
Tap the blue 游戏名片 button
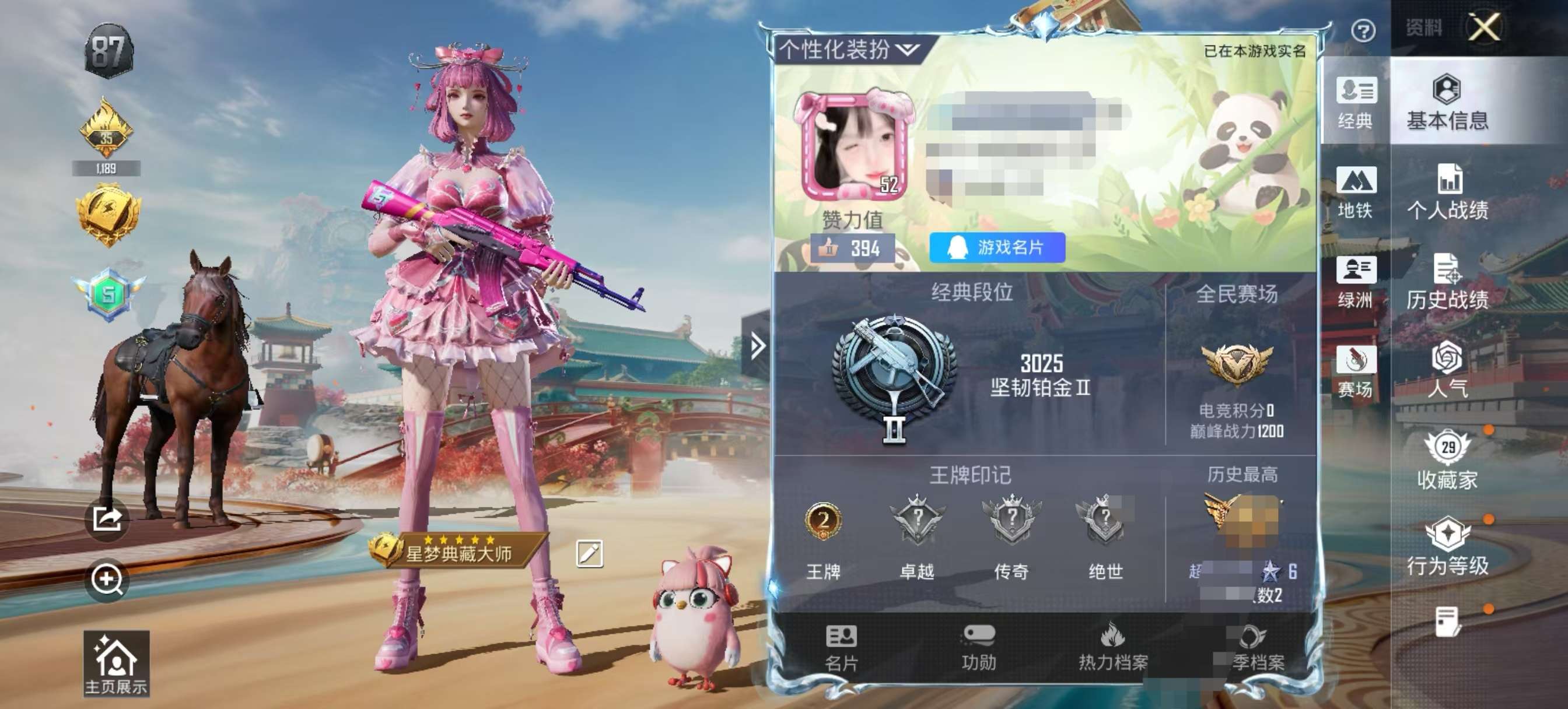[x=996, y=247]
